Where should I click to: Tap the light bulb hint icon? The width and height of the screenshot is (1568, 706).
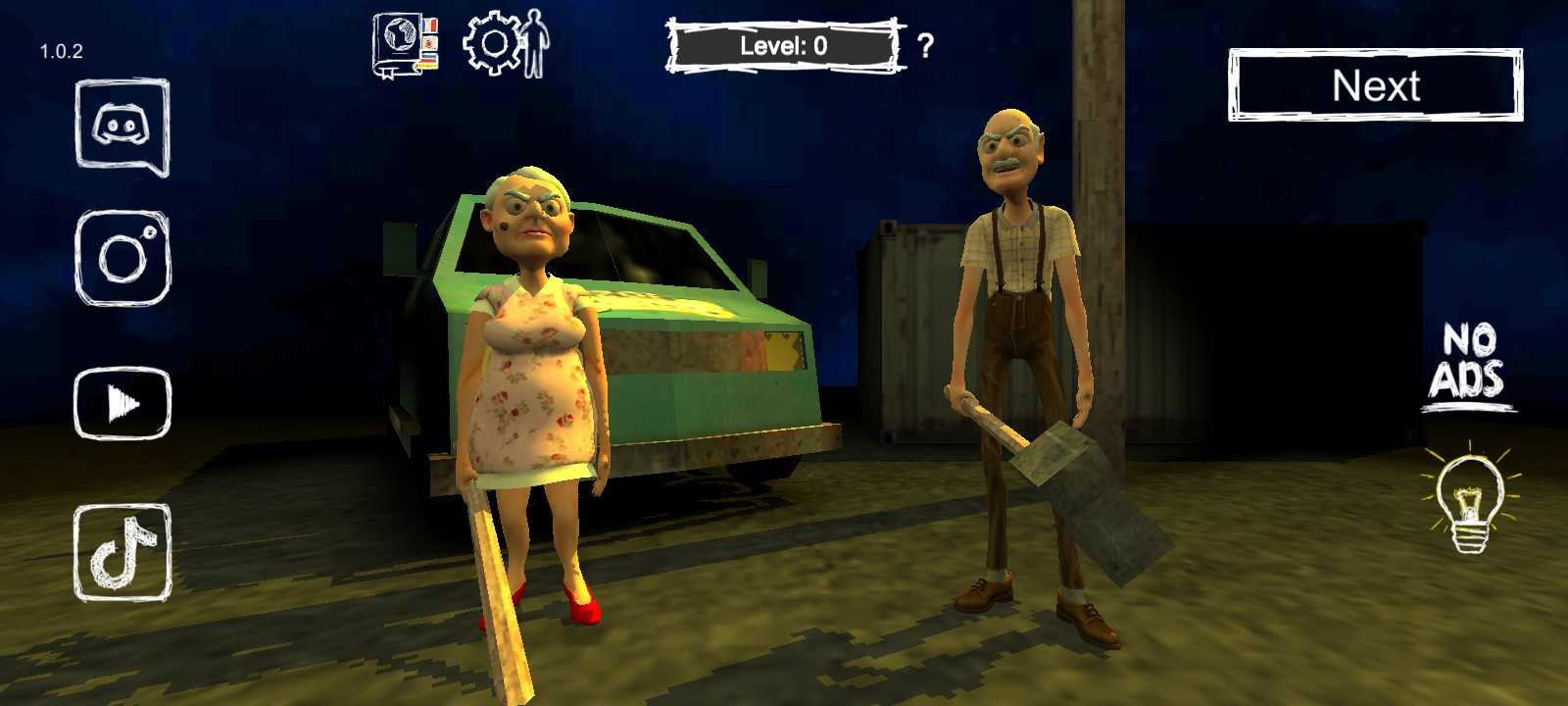(x=1469, y=500)
